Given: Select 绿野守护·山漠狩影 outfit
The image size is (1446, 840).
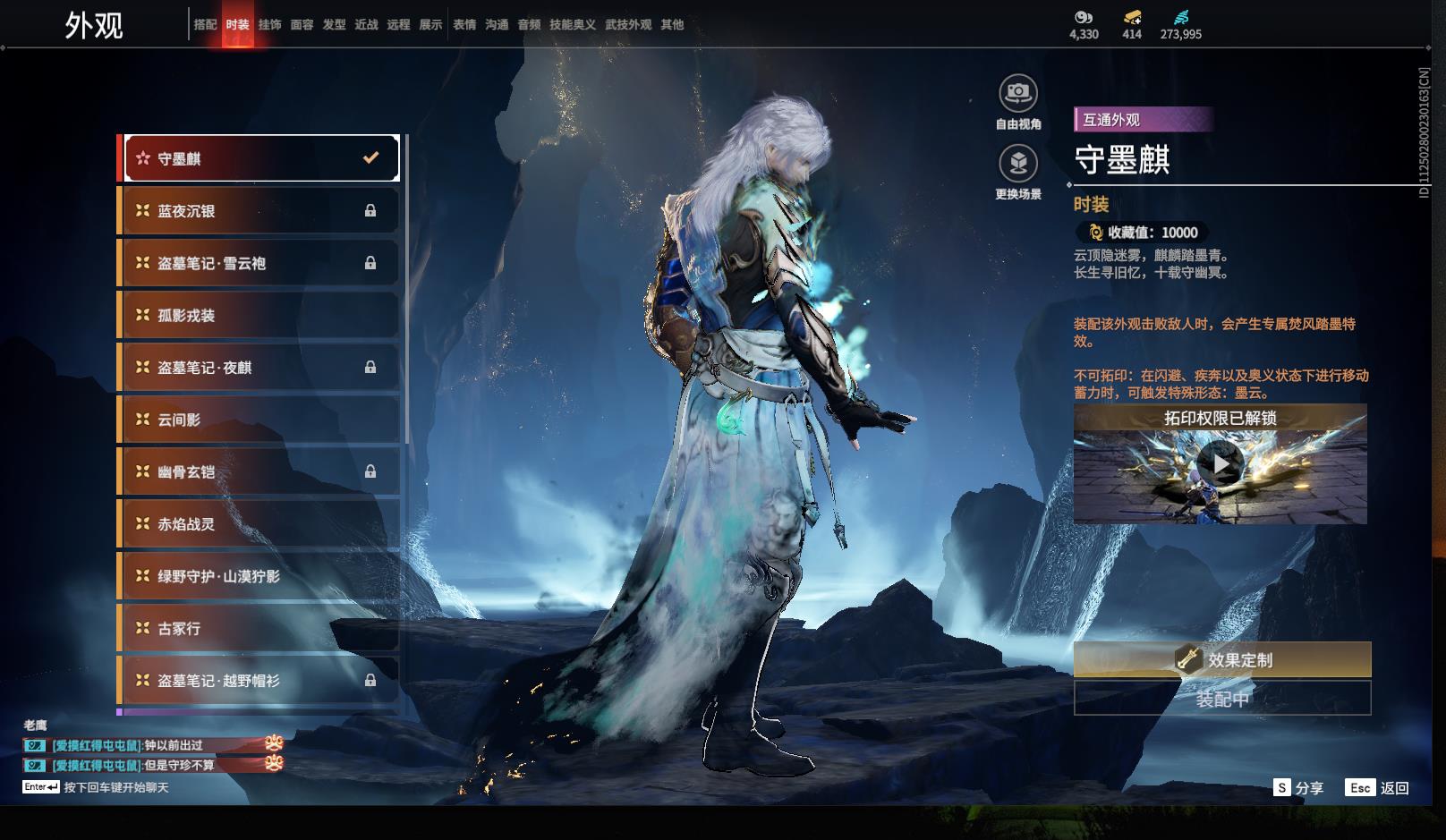Looking at the screenshot, I should (x=260, y=576).
